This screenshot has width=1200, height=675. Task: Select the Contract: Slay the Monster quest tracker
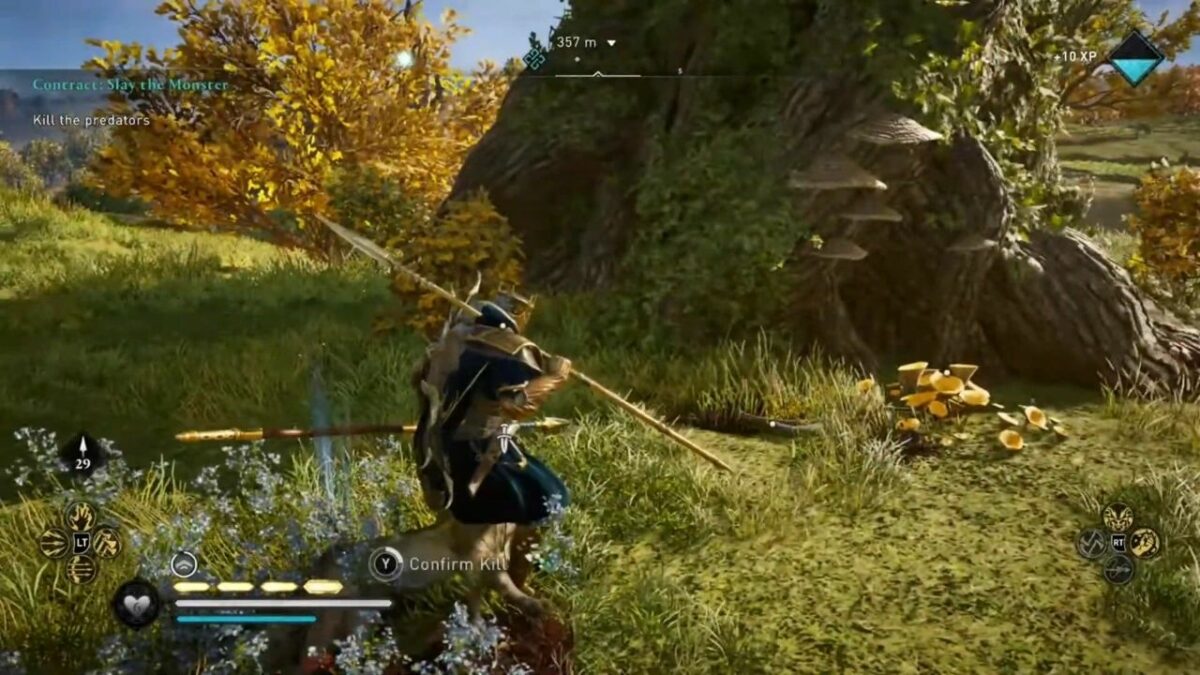point(130,85)
